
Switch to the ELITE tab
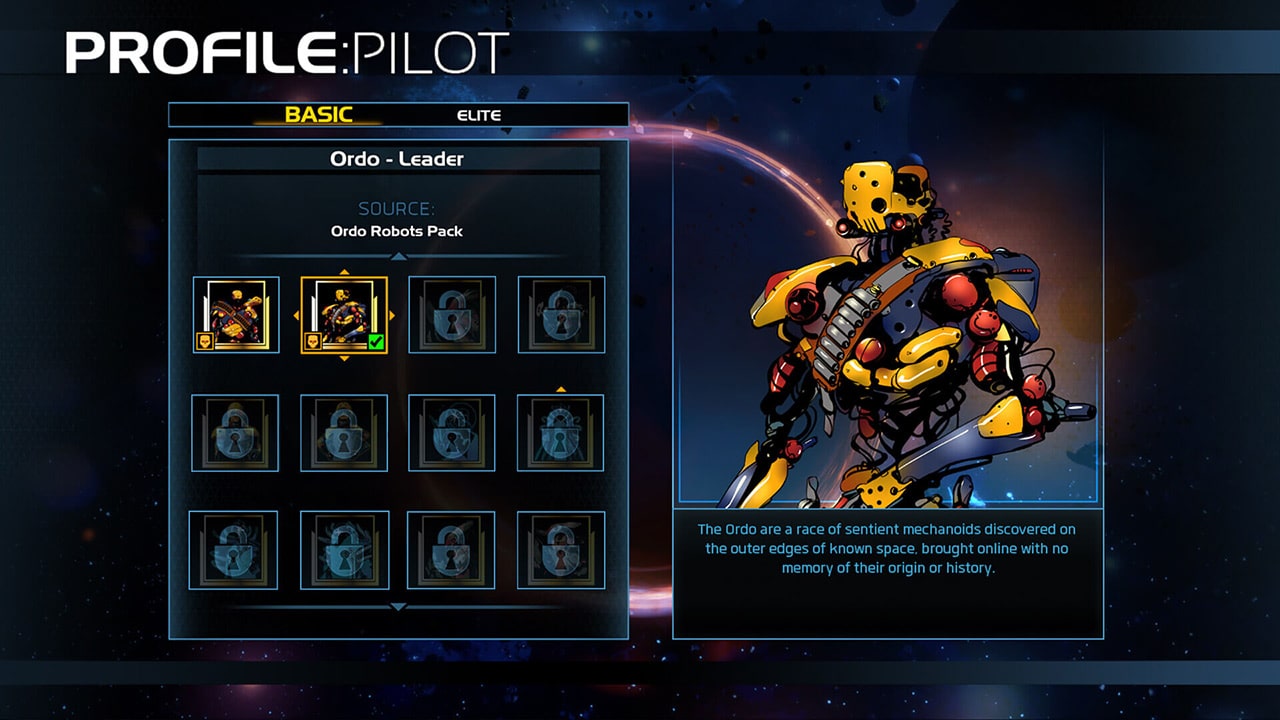click(477, 114)
